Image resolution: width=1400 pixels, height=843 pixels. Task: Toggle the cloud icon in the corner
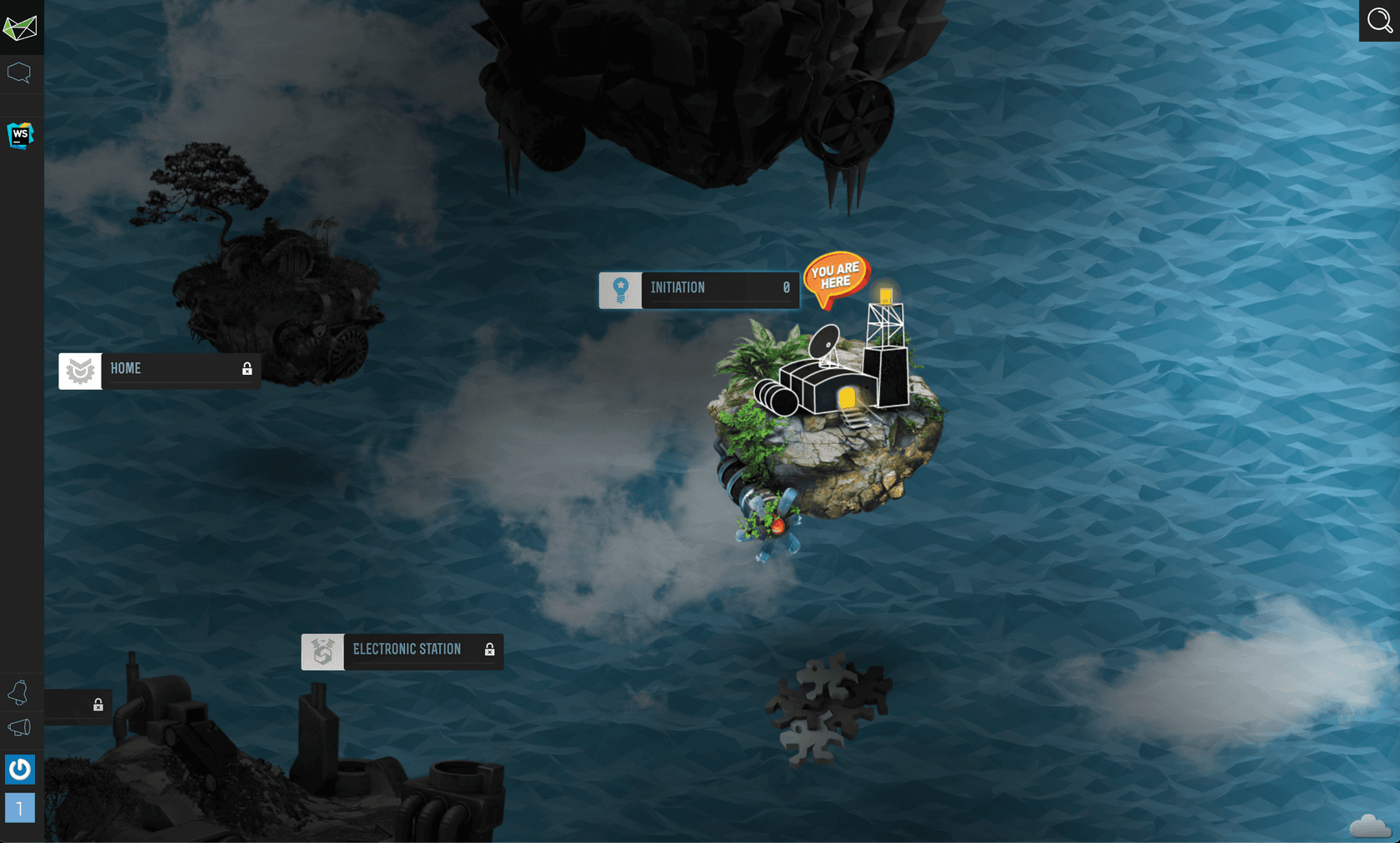tap(1369, 826)
